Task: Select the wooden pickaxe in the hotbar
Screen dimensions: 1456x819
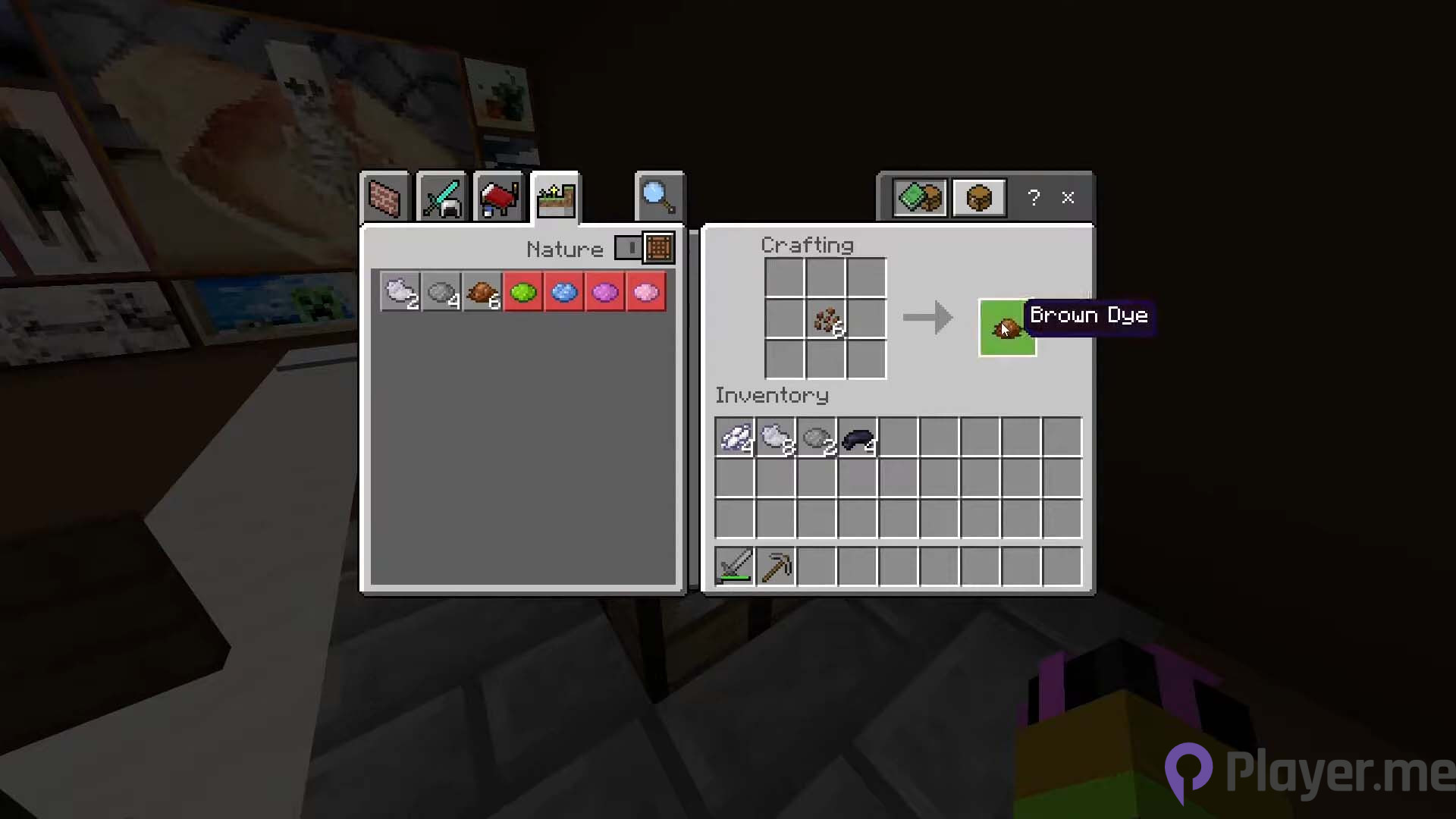Action: coord(775,566)
